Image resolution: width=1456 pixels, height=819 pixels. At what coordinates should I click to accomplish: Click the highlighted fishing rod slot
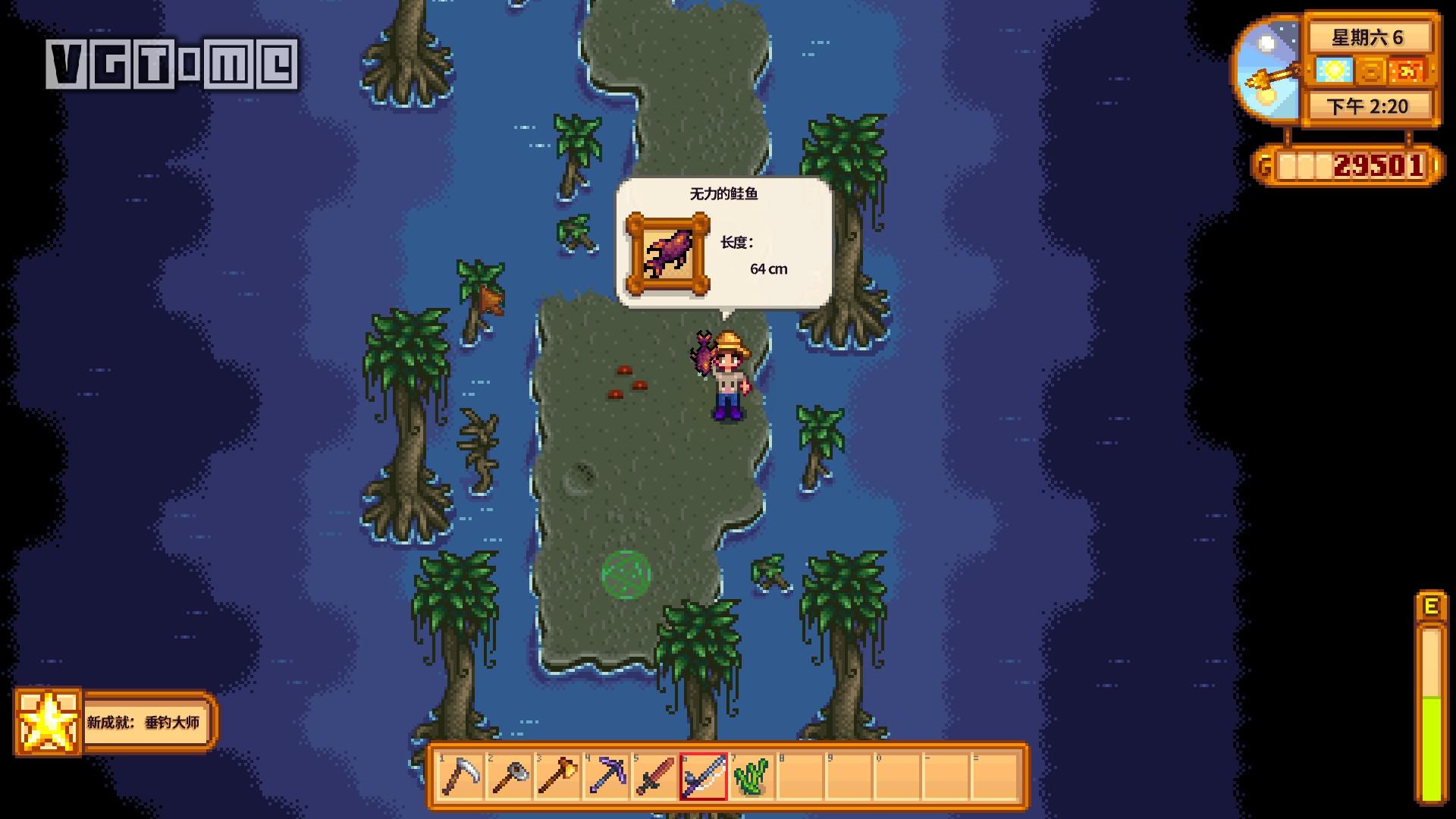tap(703, 776)
